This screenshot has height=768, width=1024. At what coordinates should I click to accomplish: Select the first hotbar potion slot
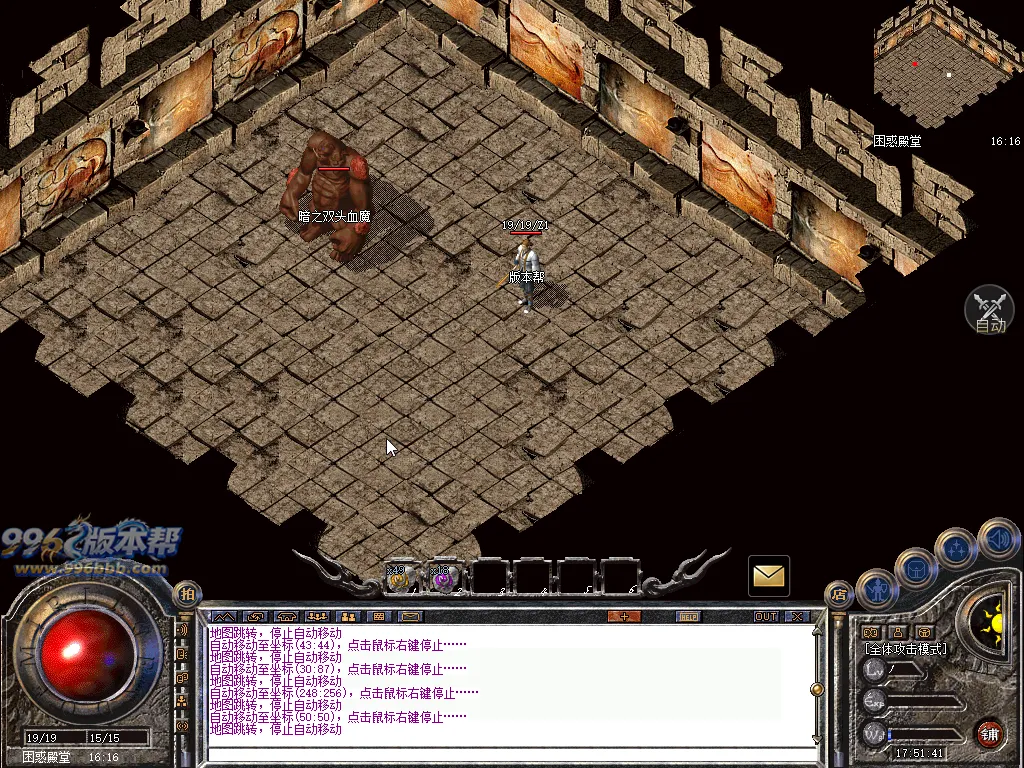coord(400,577)
